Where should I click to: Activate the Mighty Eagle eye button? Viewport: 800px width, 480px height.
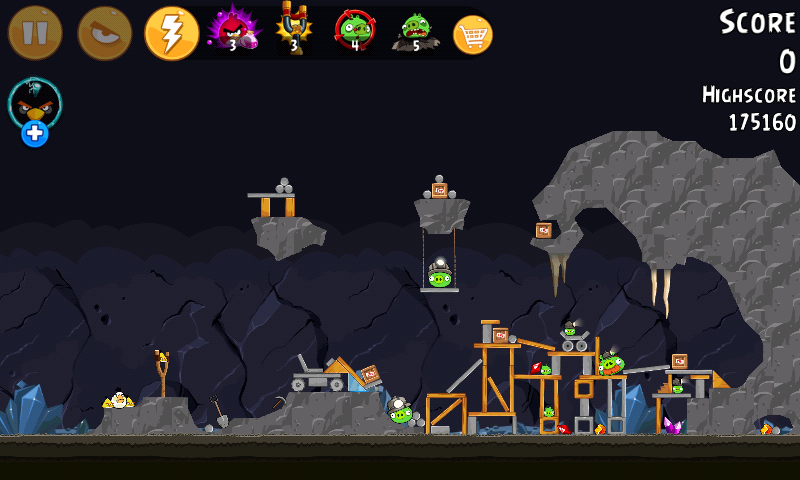pos(104,33)
